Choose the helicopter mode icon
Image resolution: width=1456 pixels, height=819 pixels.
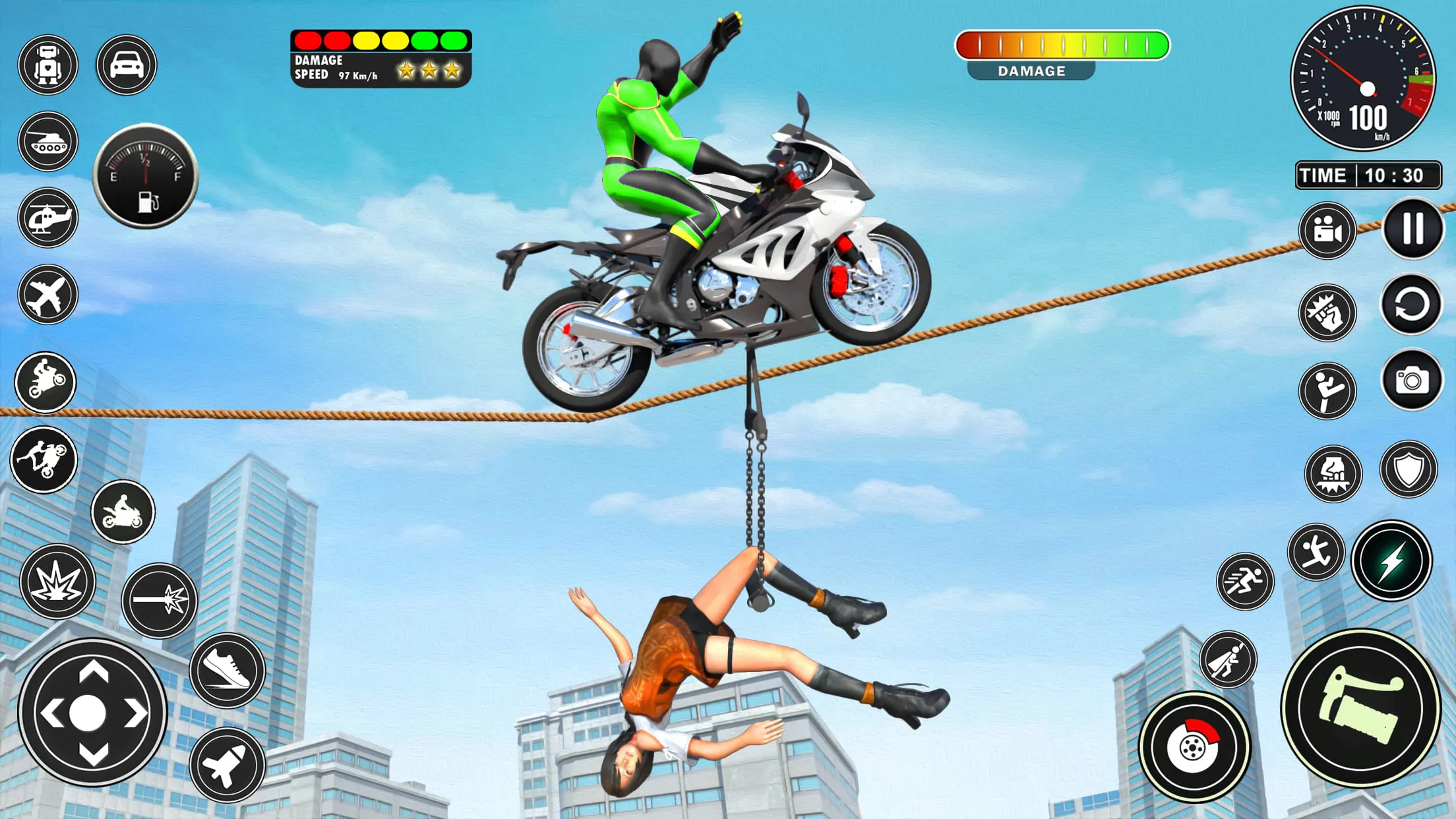click(48, 218)
